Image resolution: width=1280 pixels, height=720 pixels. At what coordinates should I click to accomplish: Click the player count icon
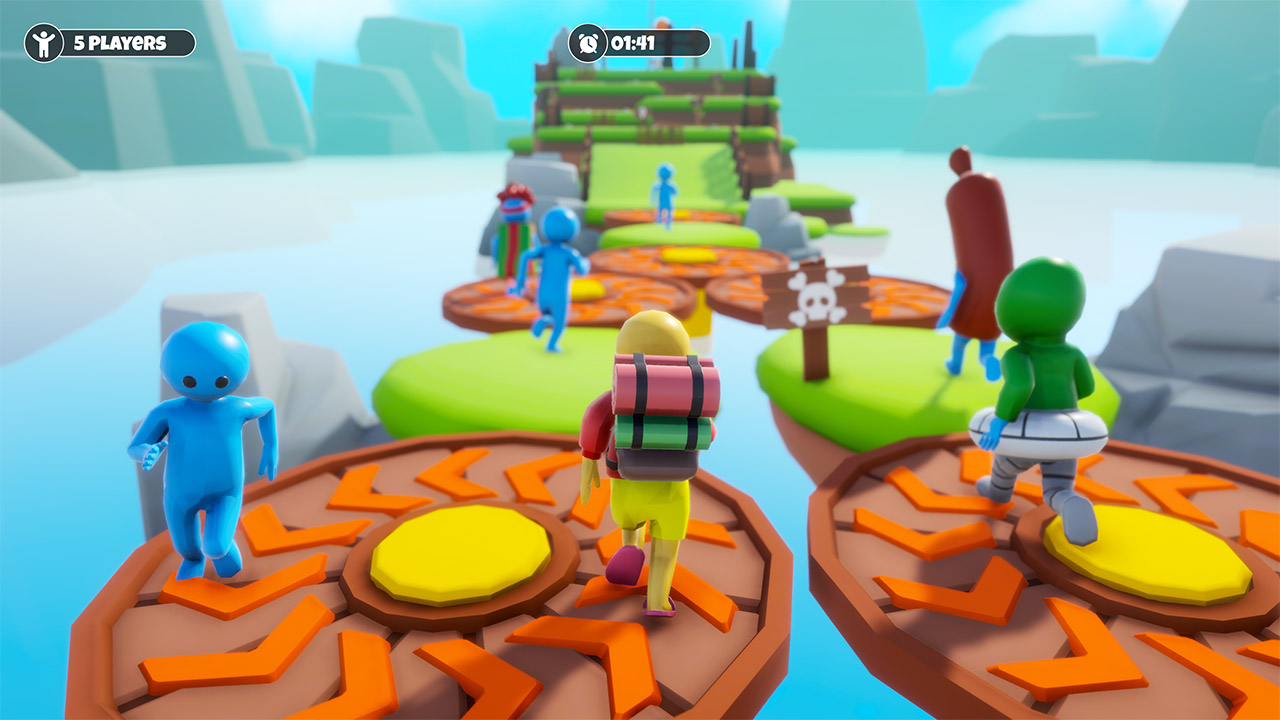[42, 43]
